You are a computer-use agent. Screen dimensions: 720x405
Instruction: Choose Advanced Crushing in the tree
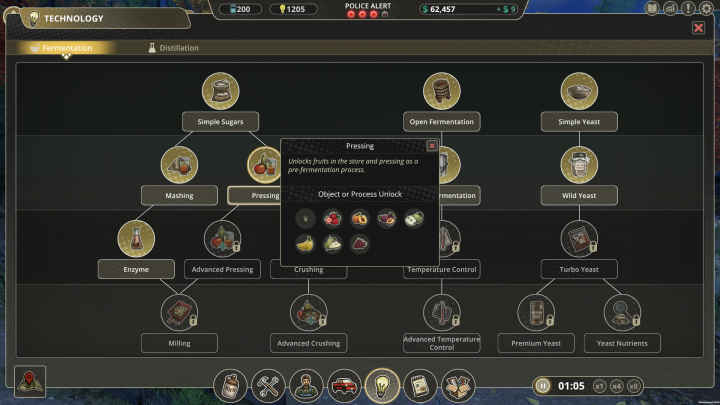point(309,343)
